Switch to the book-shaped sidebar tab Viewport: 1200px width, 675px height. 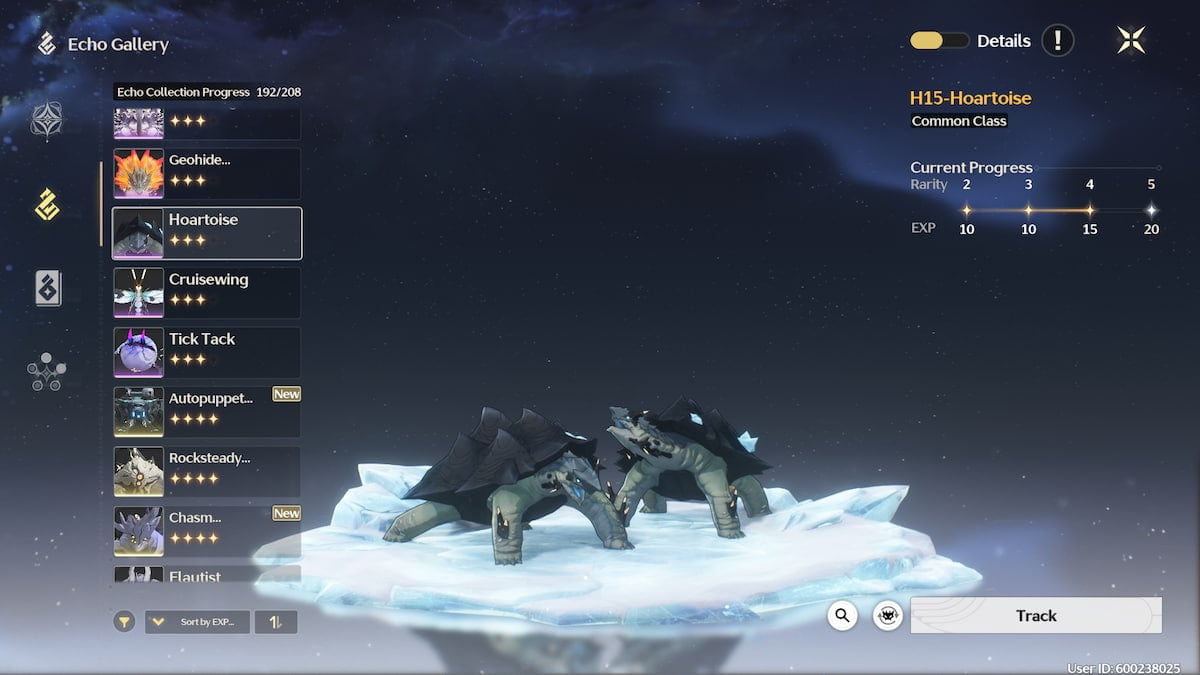pyautogui.click(x=48, y=288)
